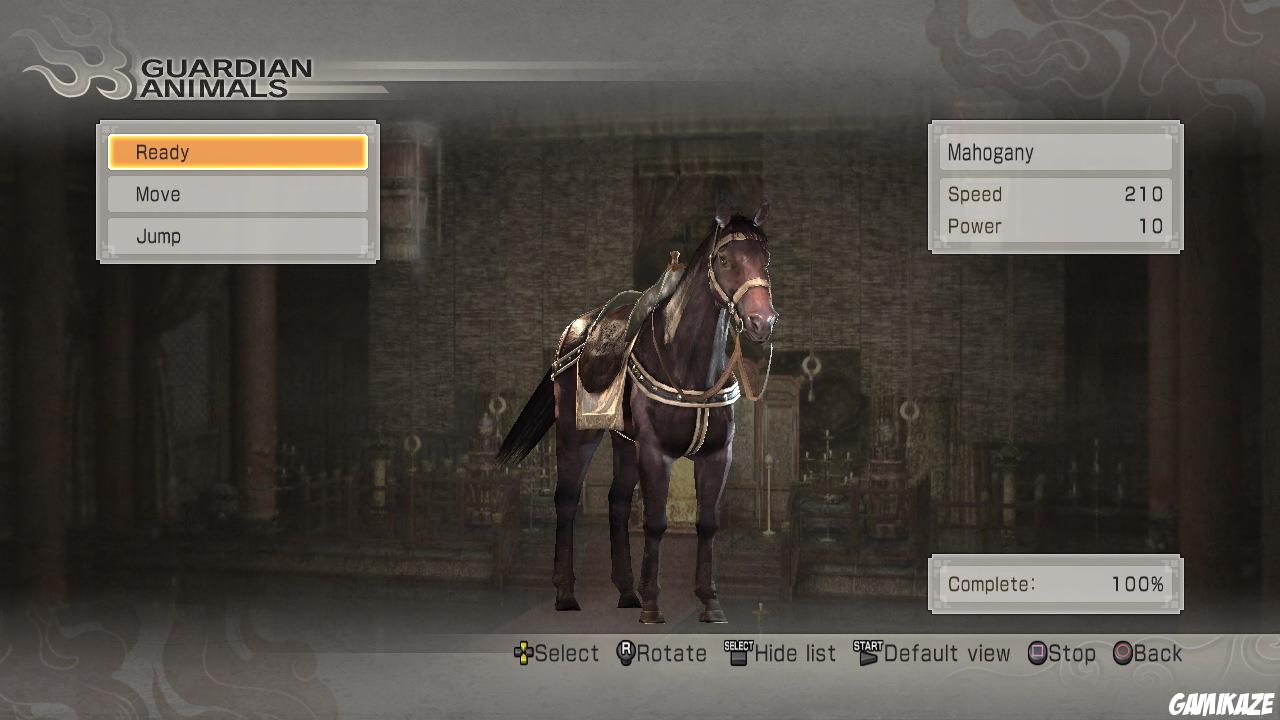Screen dimensions: 1280x720
Task: Click the Guardian Animals title header
Action: 227,78
